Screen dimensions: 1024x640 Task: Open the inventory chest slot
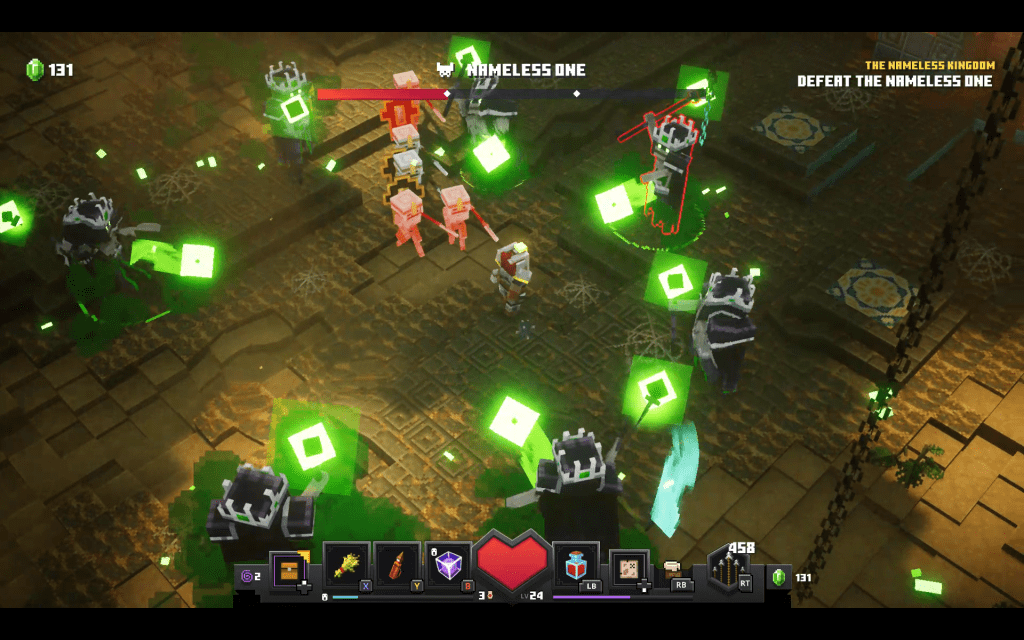(289, 569)
